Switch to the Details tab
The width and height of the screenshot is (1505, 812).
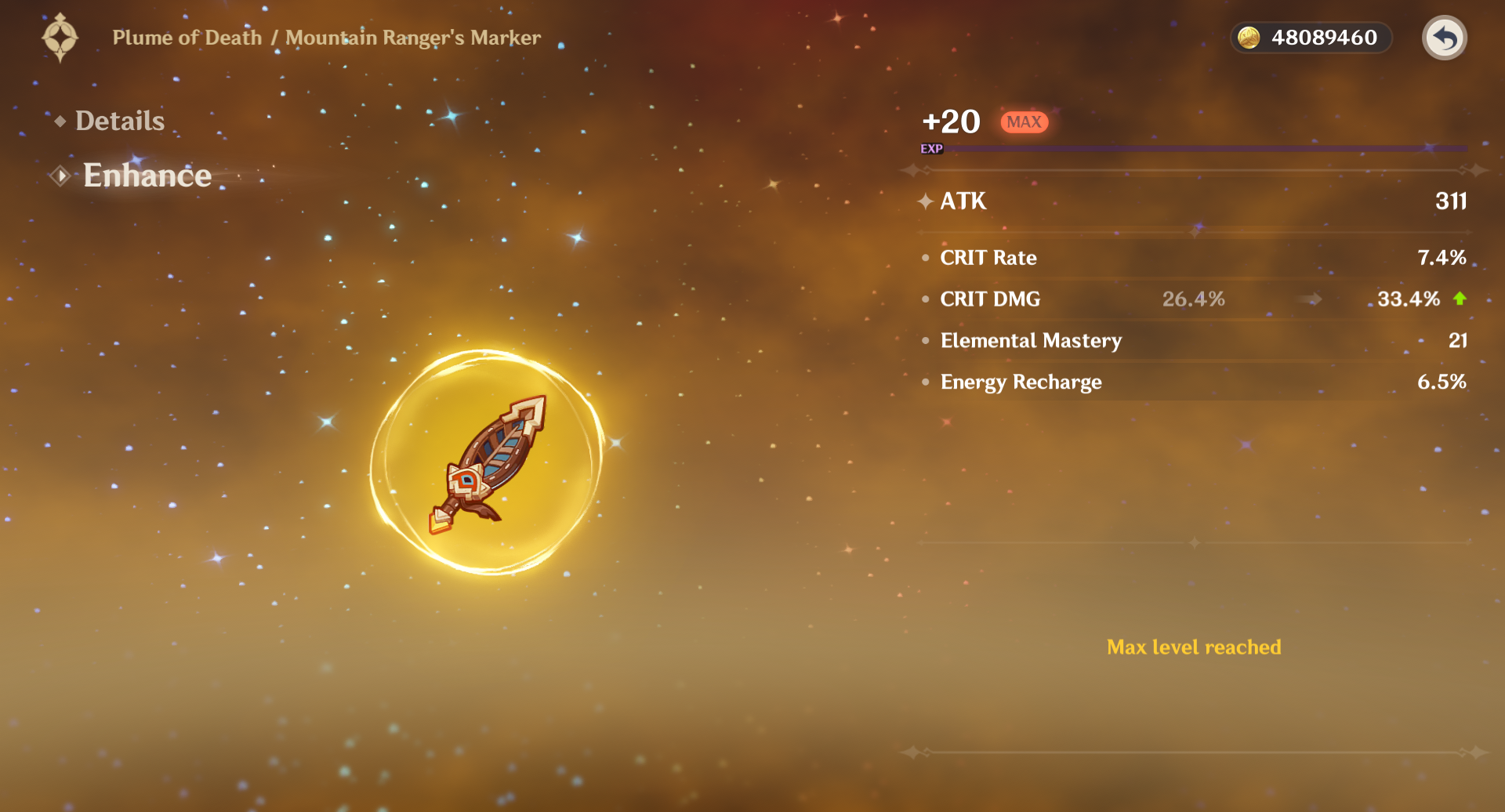(119, 121)
